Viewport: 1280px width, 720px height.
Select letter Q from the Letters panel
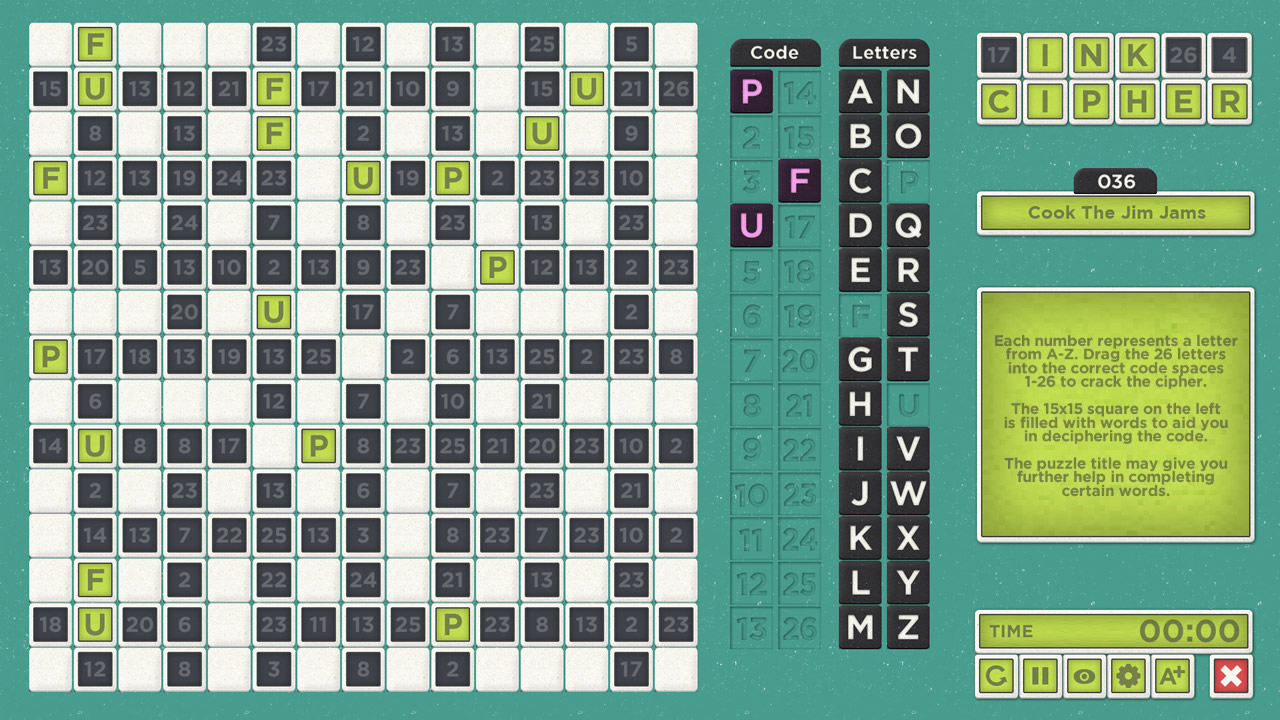(x=908, y=225)
